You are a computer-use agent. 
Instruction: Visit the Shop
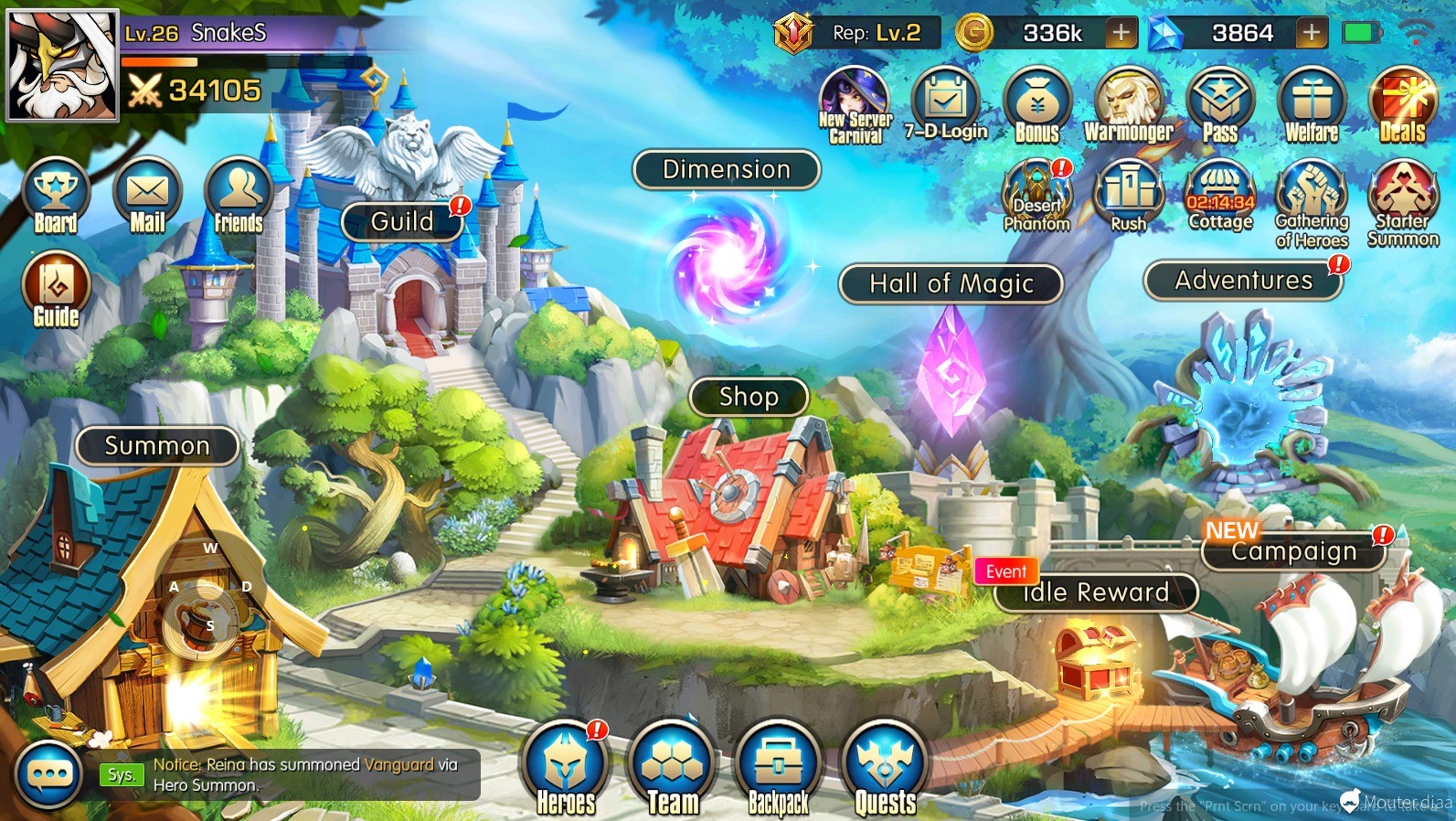(749, 397)
